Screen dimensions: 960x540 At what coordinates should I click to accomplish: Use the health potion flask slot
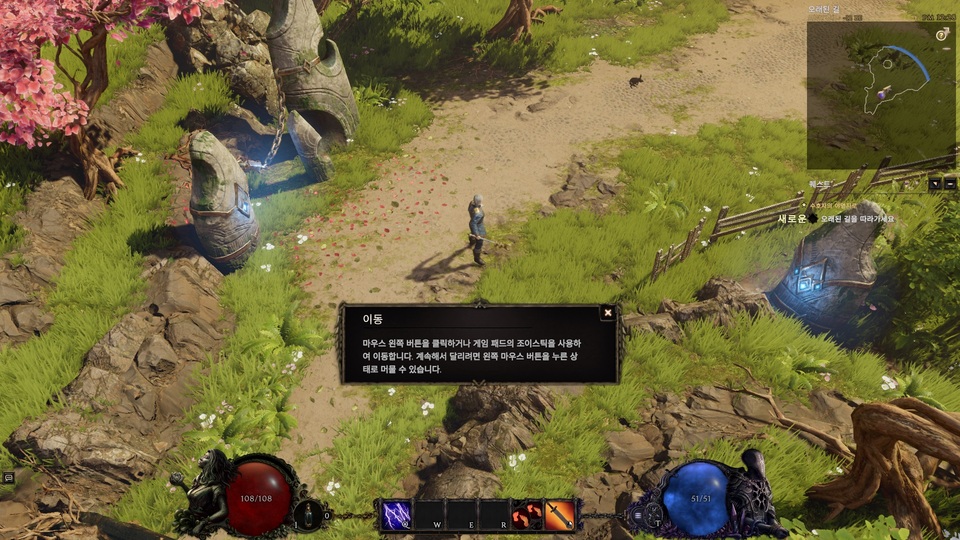(310, 516)
